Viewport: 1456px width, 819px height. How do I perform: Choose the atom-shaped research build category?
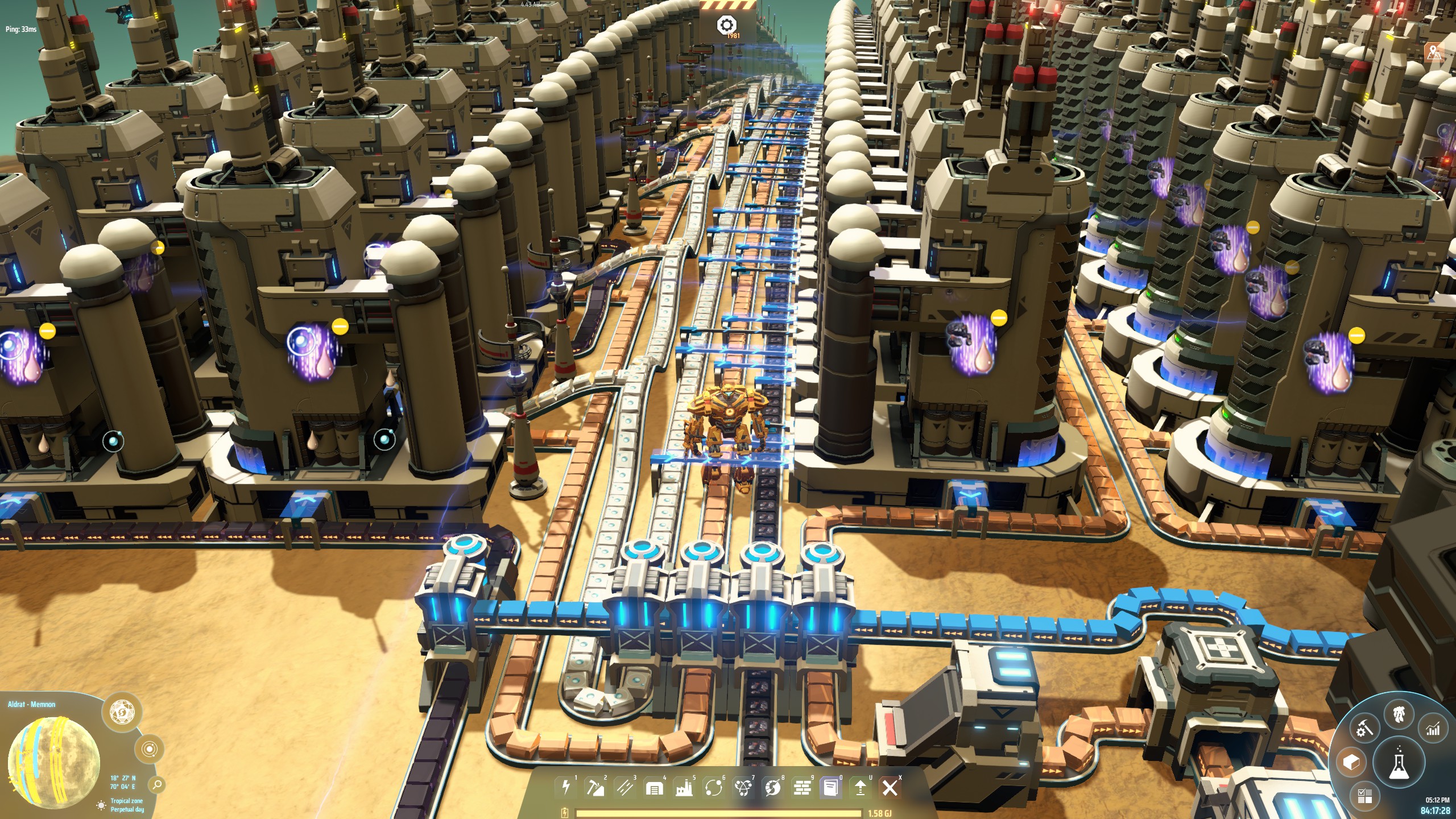click(x=743, y=788)
